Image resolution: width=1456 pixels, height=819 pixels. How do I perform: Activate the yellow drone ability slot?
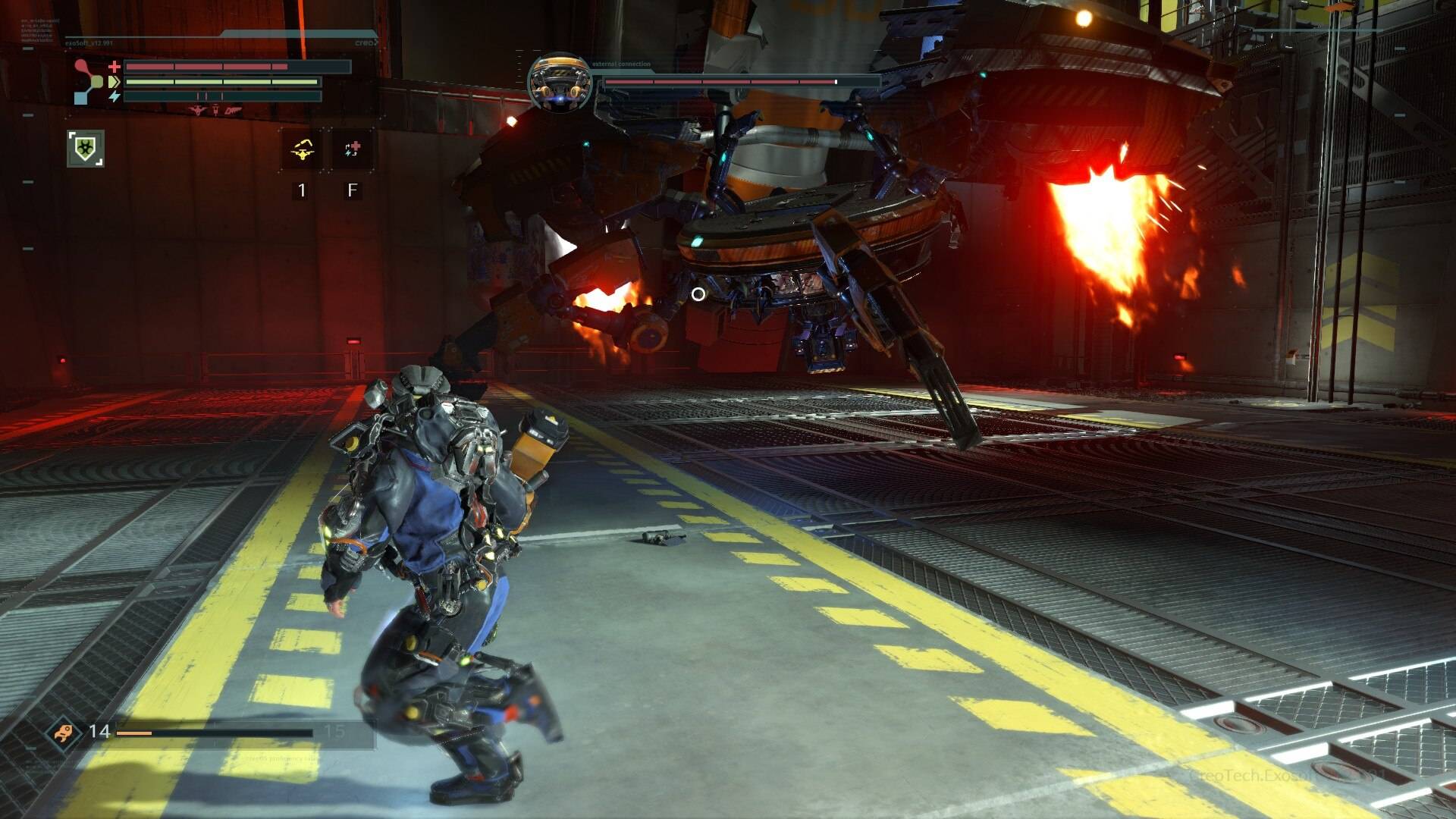302,149
